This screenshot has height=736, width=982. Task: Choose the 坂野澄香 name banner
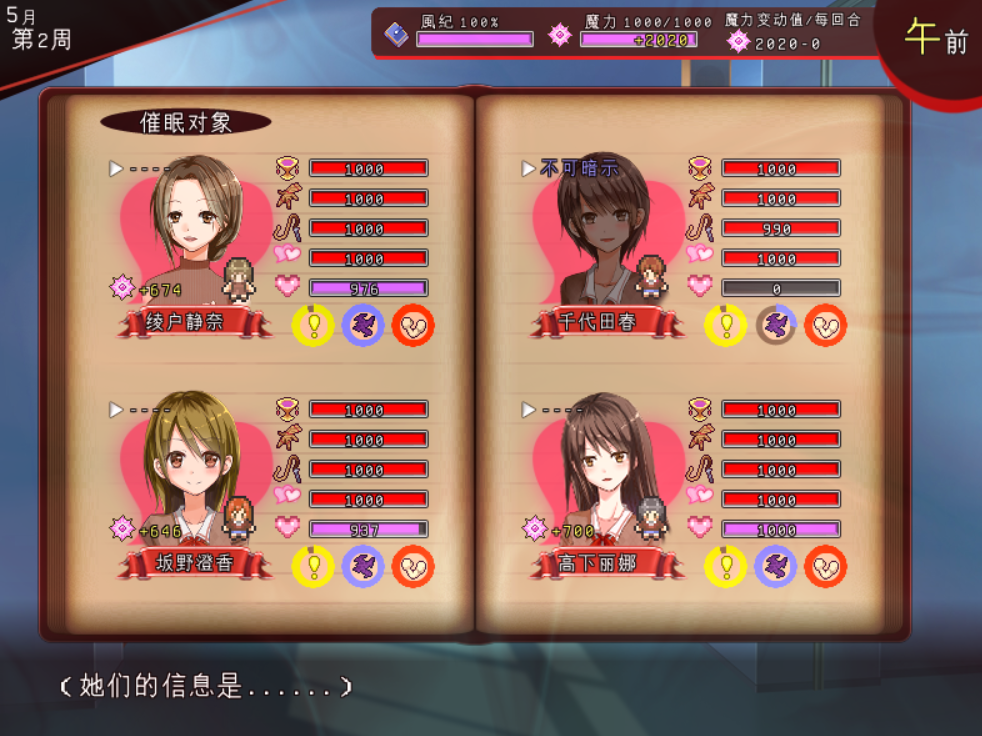196,564
